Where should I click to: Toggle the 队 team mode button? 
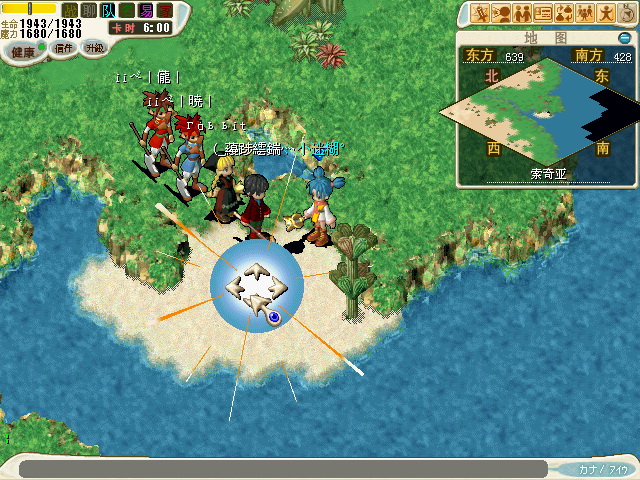pos(107,10)
